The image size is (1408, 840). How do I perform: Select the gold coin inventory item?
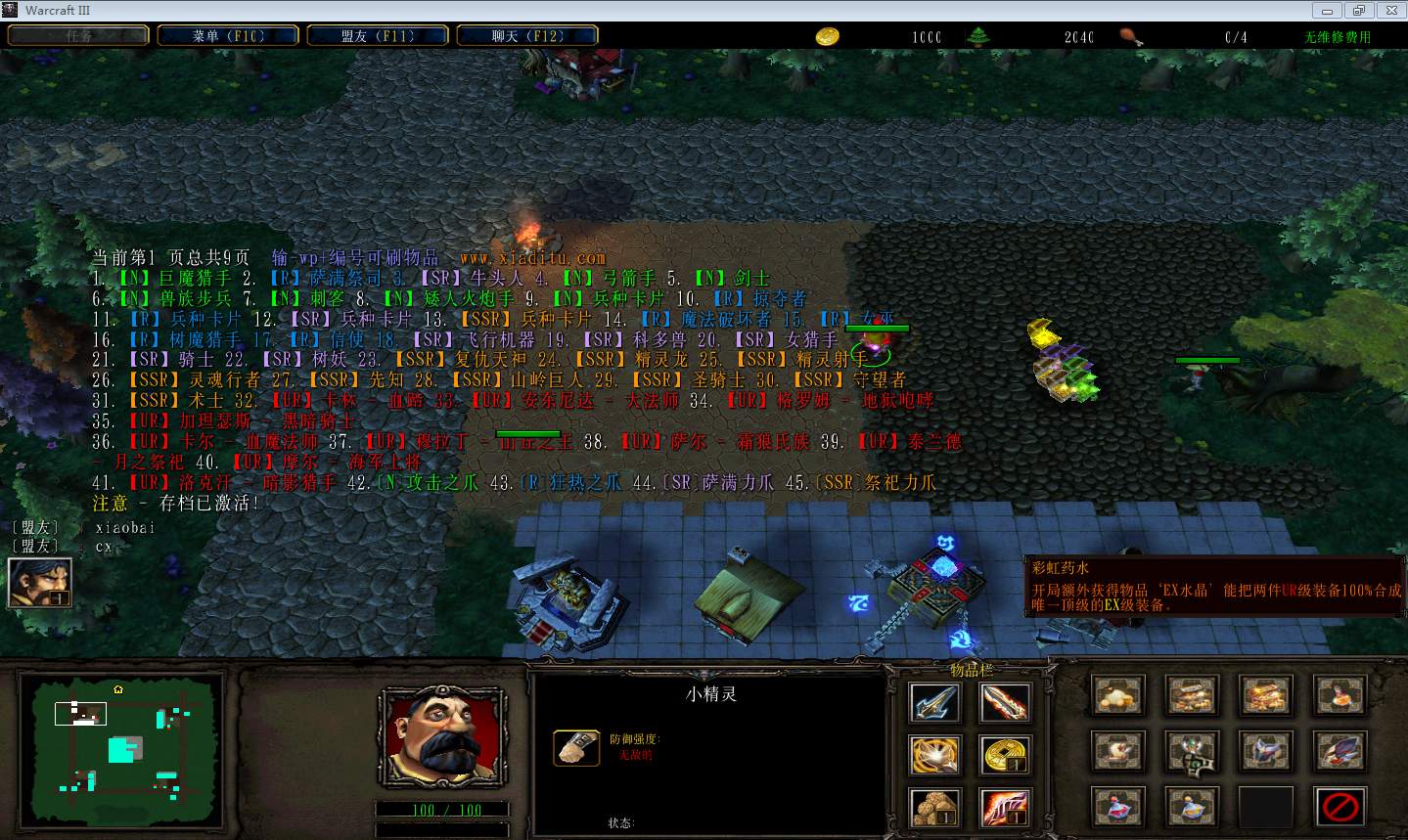(1005, 755)
